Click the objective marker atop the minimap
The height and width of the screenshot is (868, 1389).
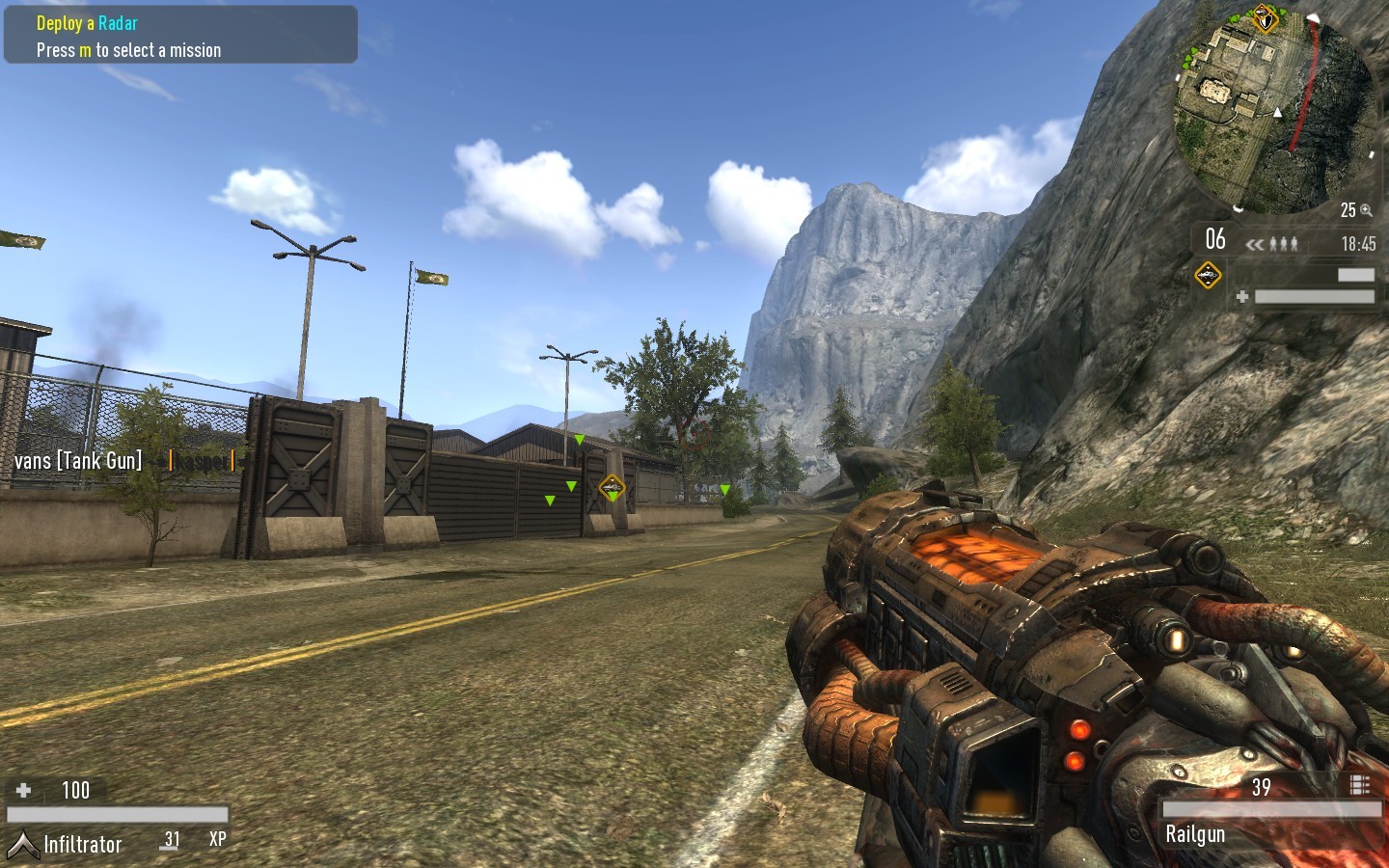click(1264, 17)
